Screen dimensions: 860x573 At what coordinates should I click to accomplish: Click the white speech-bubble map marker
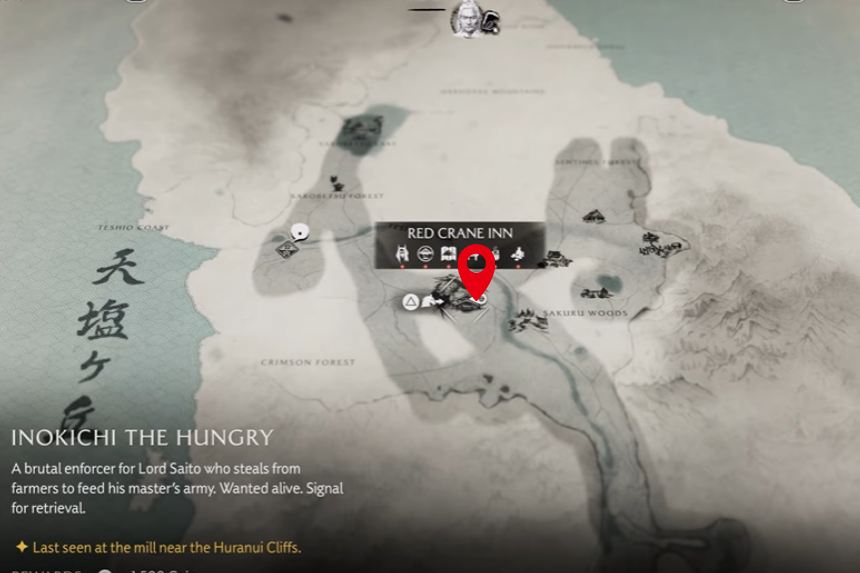298,233
